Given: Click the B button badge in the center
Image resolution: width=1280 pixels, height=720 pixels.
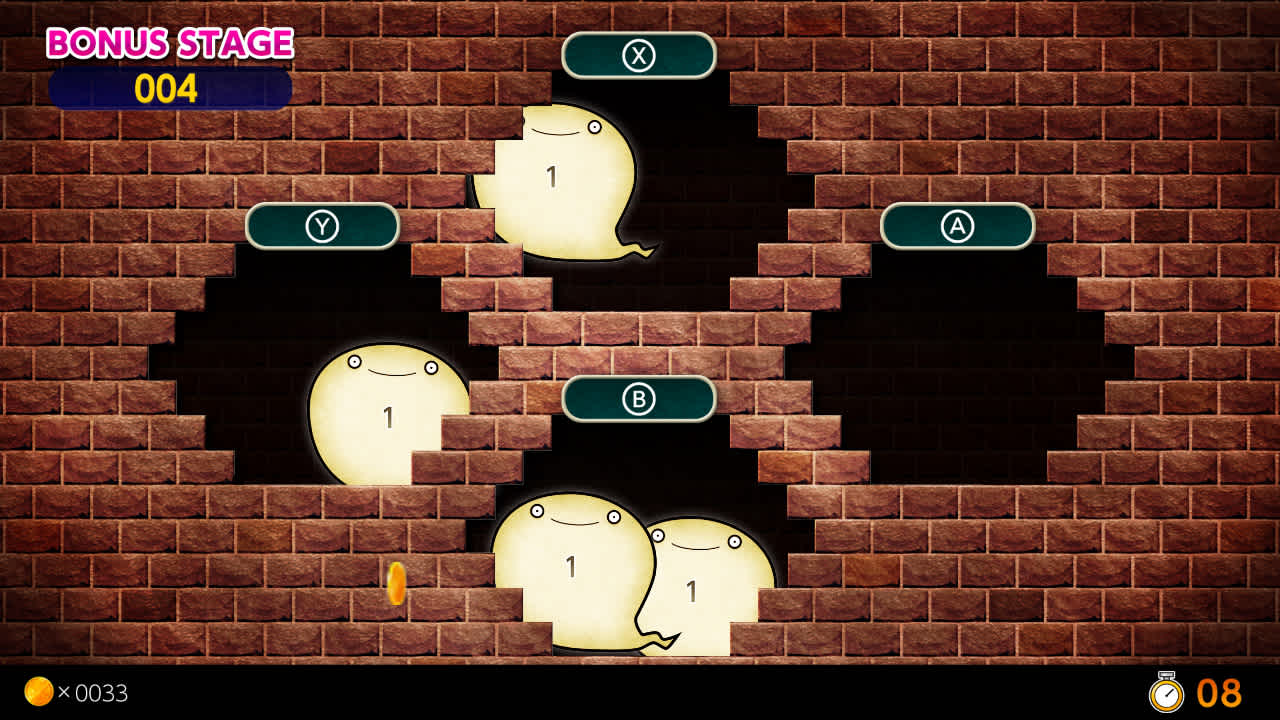Looking at the screenshot, I should (x=638, y=400).
